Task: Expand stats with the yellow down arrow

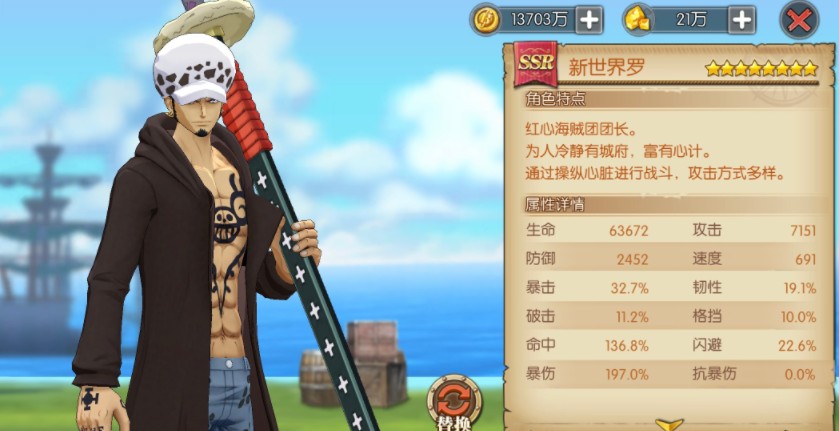Action: 670,424
